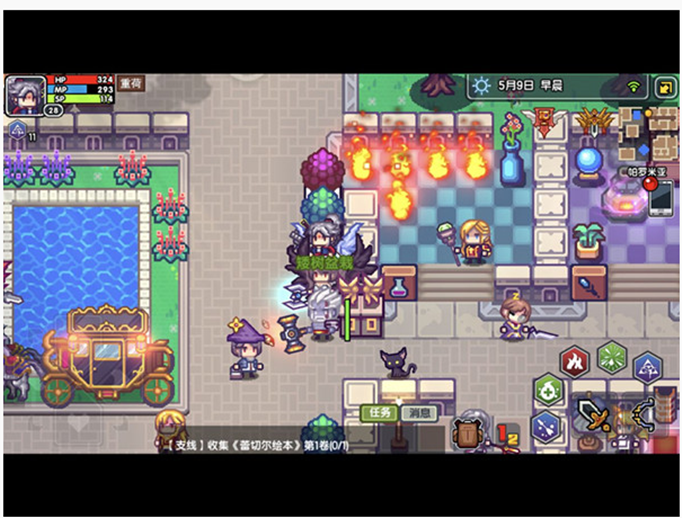Use the blue arrow skill hexagon

(647, 368)
